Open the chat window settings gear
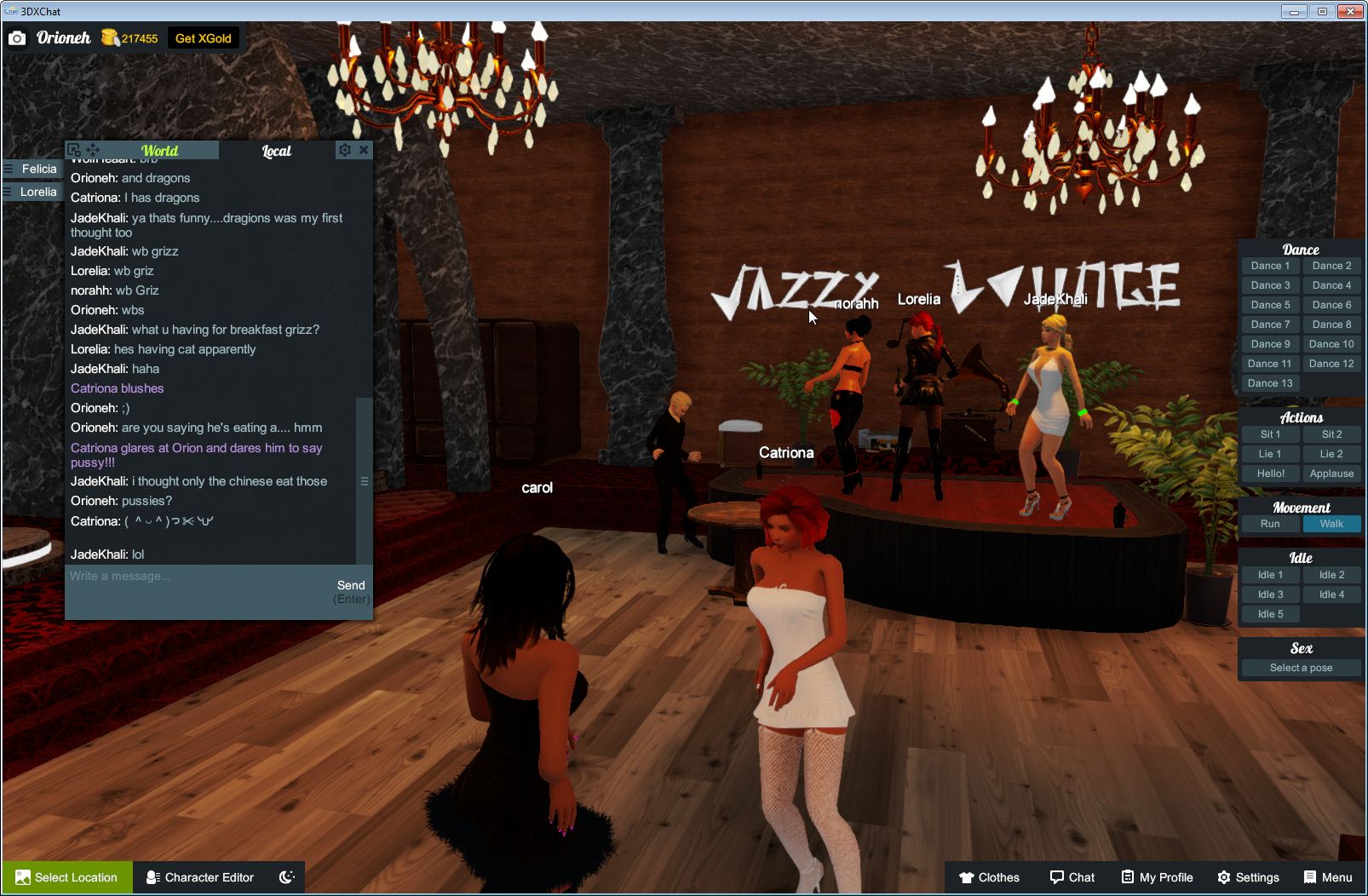 (x=344, y=150)
